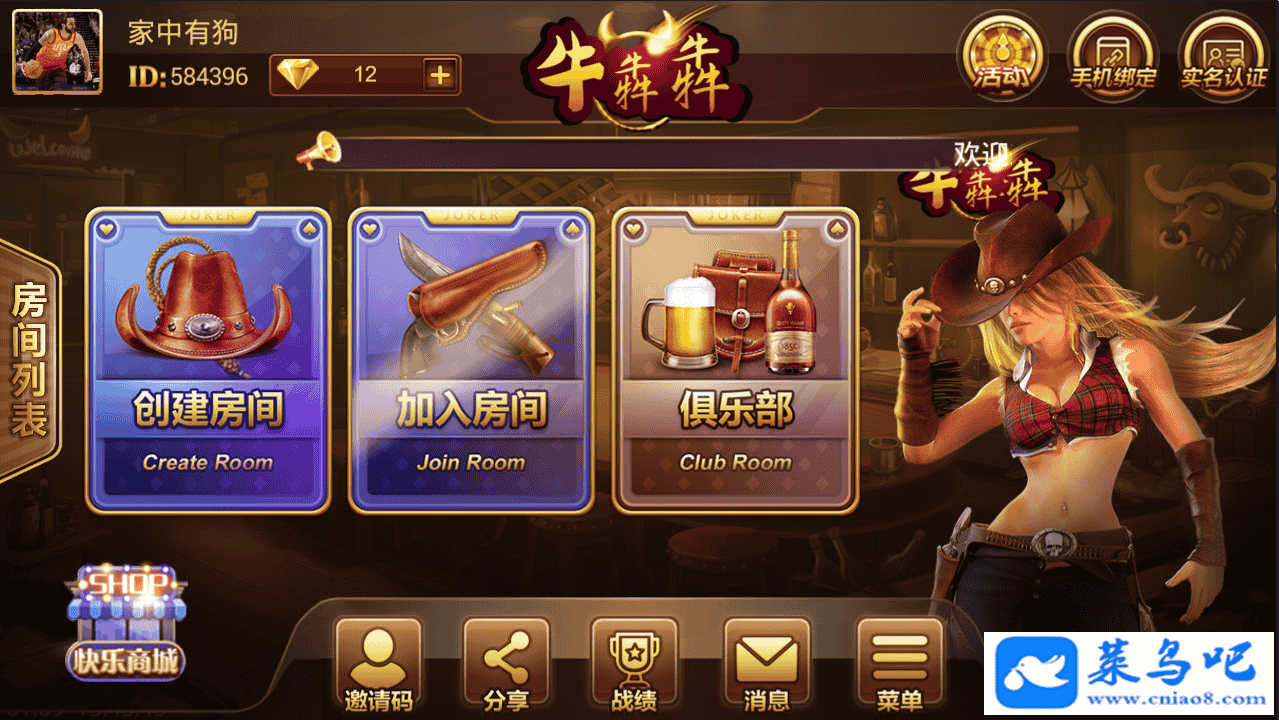Visit the 快乐商城 SHOP icon
Image resolution: width=1279 pixels, height=720 pixels.
(x=126, y=623)
